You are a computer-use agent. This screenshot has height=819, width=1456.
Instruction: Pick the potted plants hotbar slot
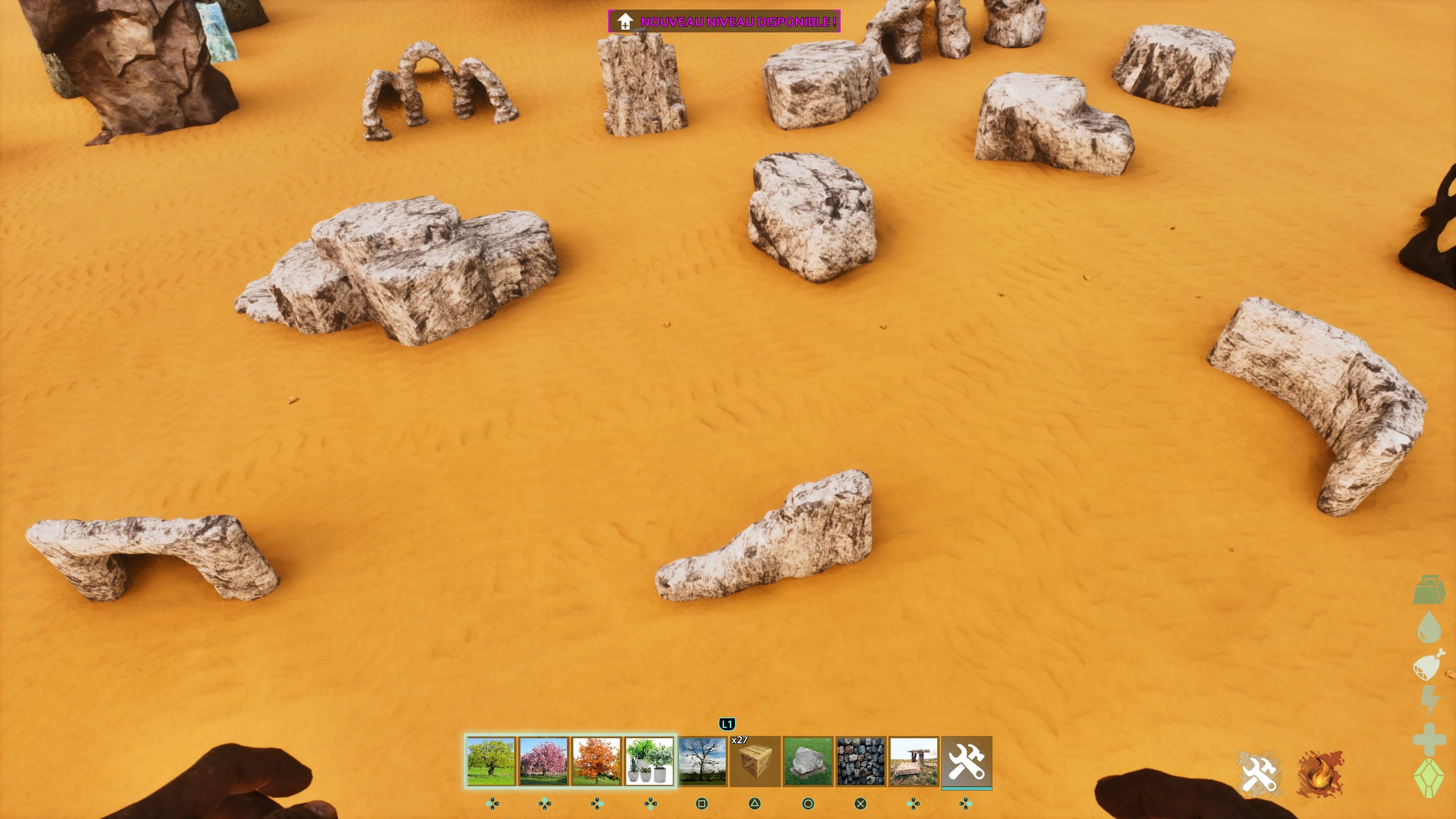[650, 761]
